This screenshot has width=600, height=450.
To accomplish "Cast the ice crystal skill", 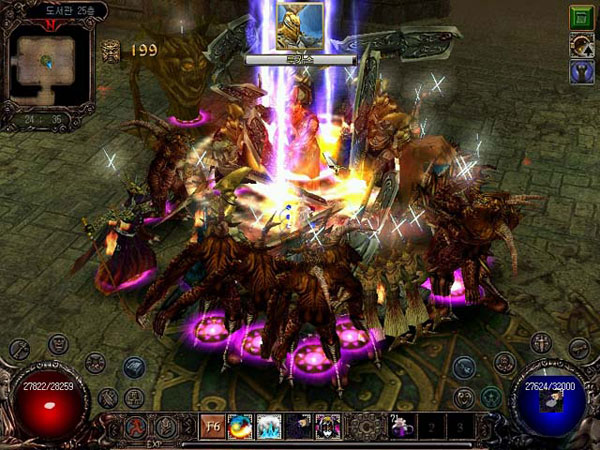I will (x=268, y=425).
